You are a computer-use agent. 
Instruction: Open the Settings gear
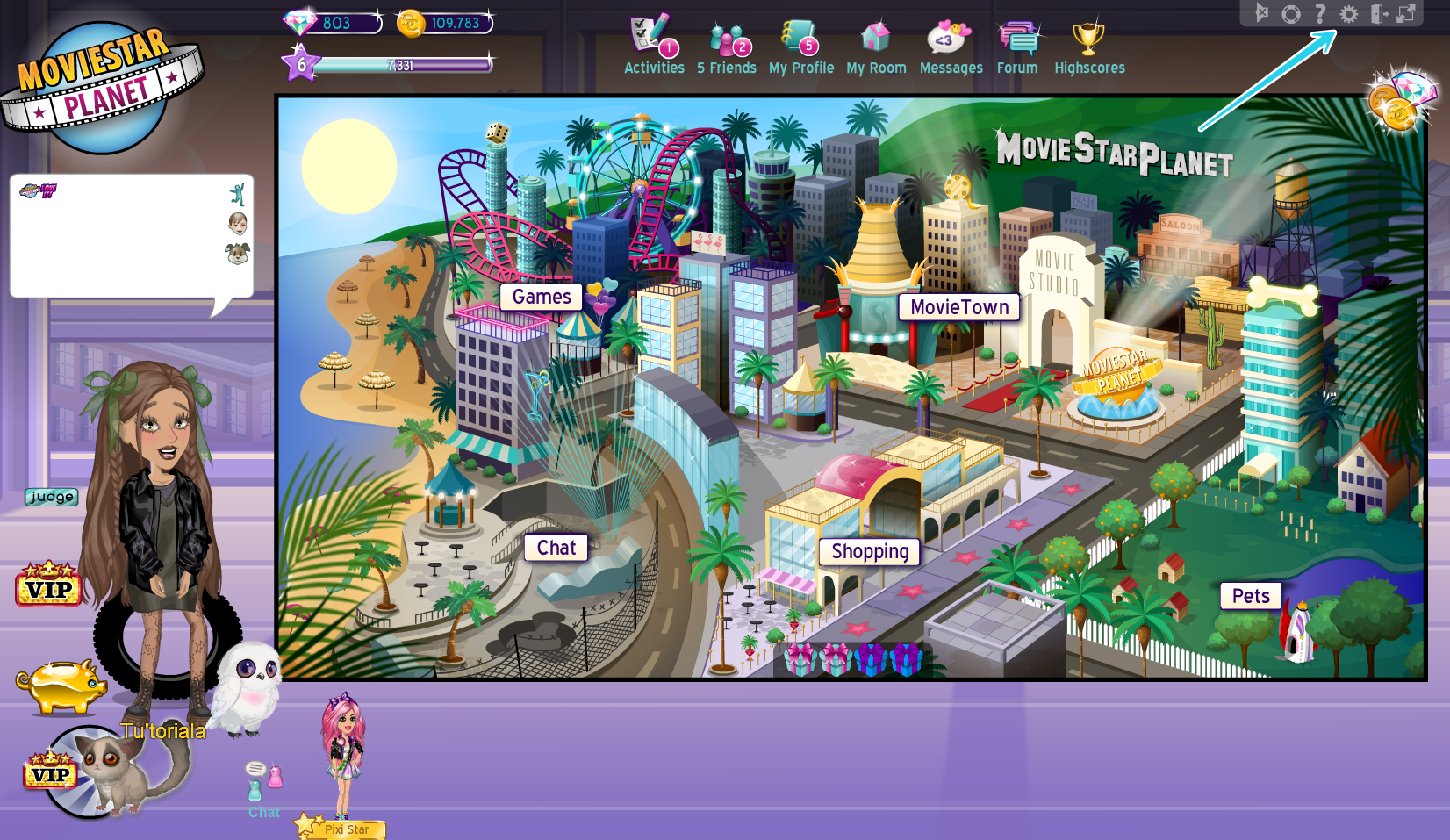(x=1349, y=13)
